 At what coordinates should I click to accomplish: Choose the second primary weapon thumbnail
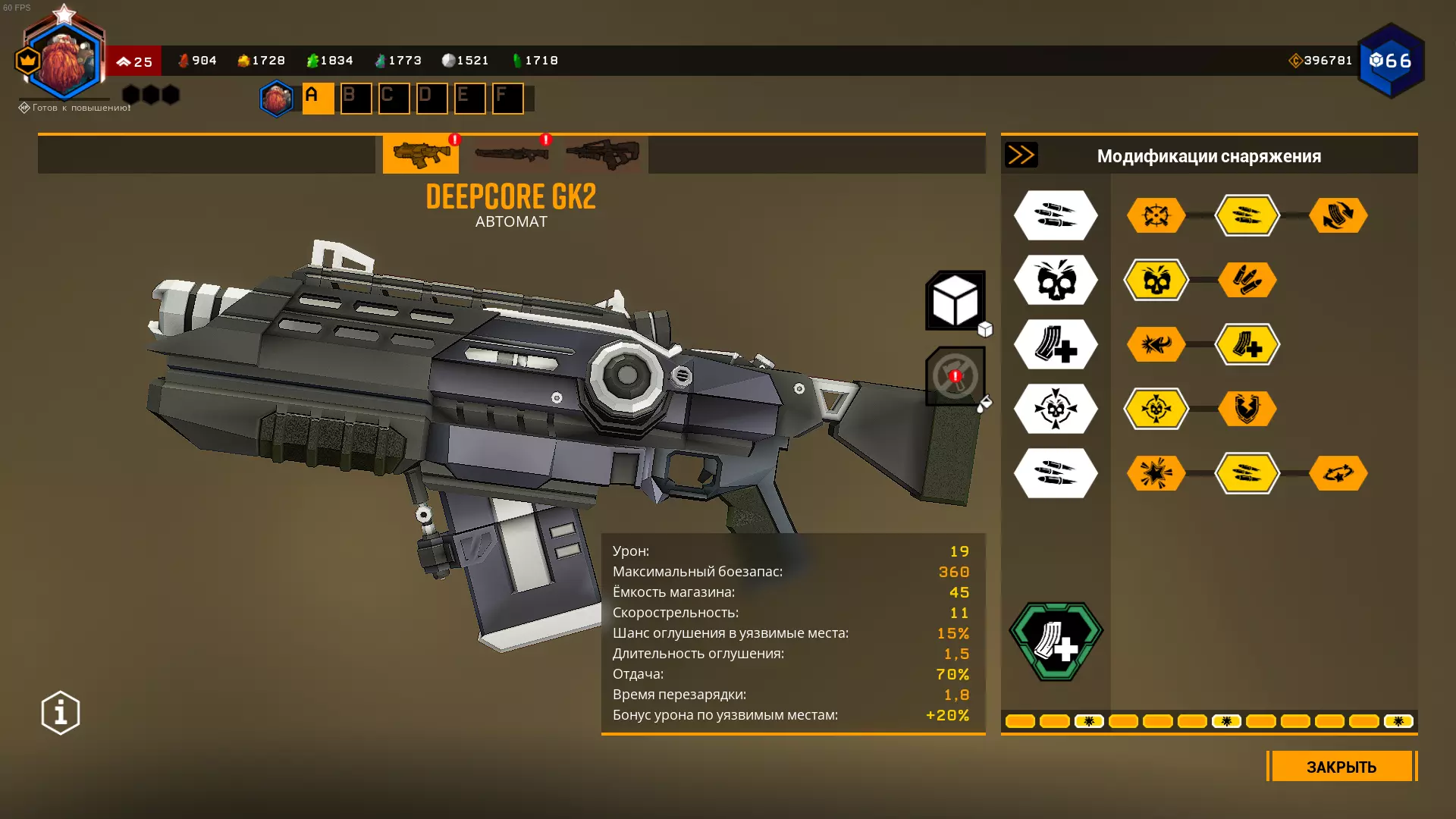[x=512, y=155]
